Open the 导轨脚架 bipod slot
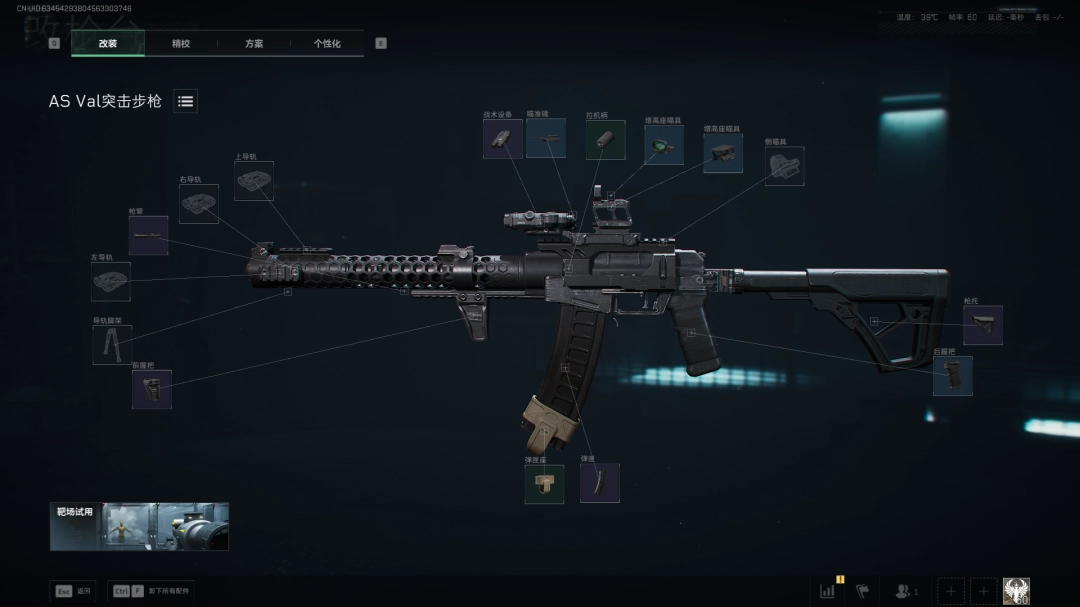 [x=112, y=345]
